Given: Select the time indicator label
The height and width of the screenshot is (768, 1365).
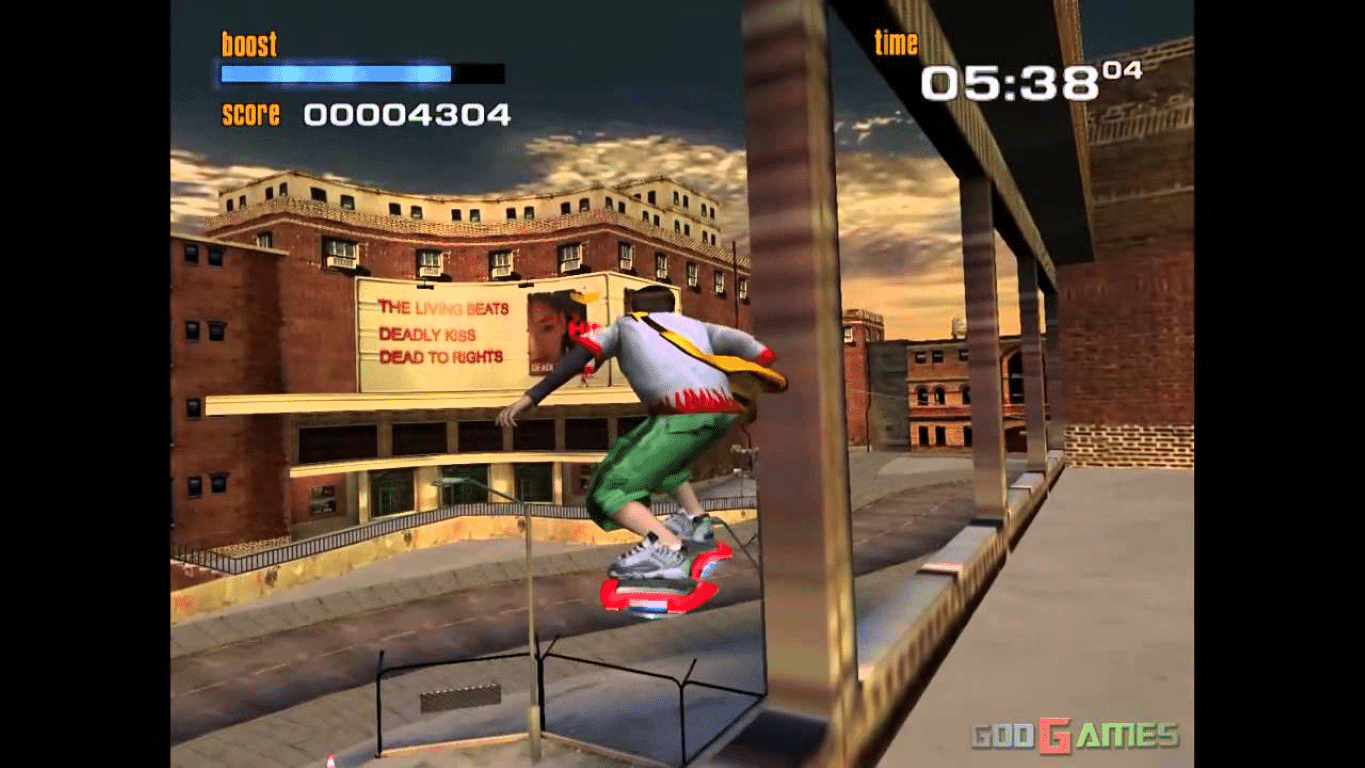Looking at the screenshot, I should tap(895, 43).
